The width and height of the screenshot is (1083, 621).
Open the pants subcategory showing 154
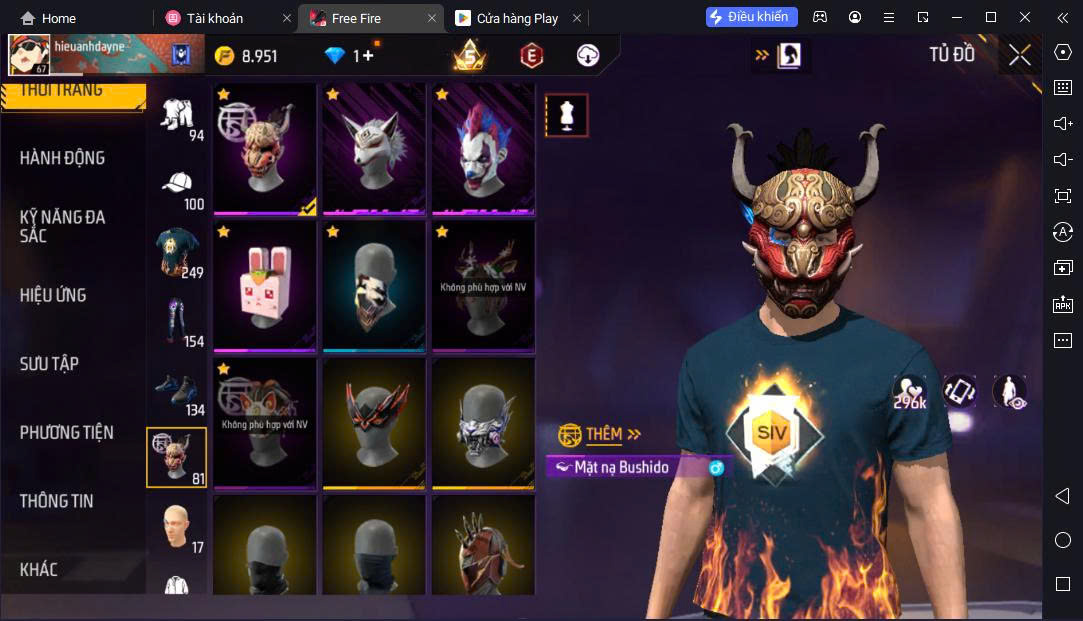point(178,322)
